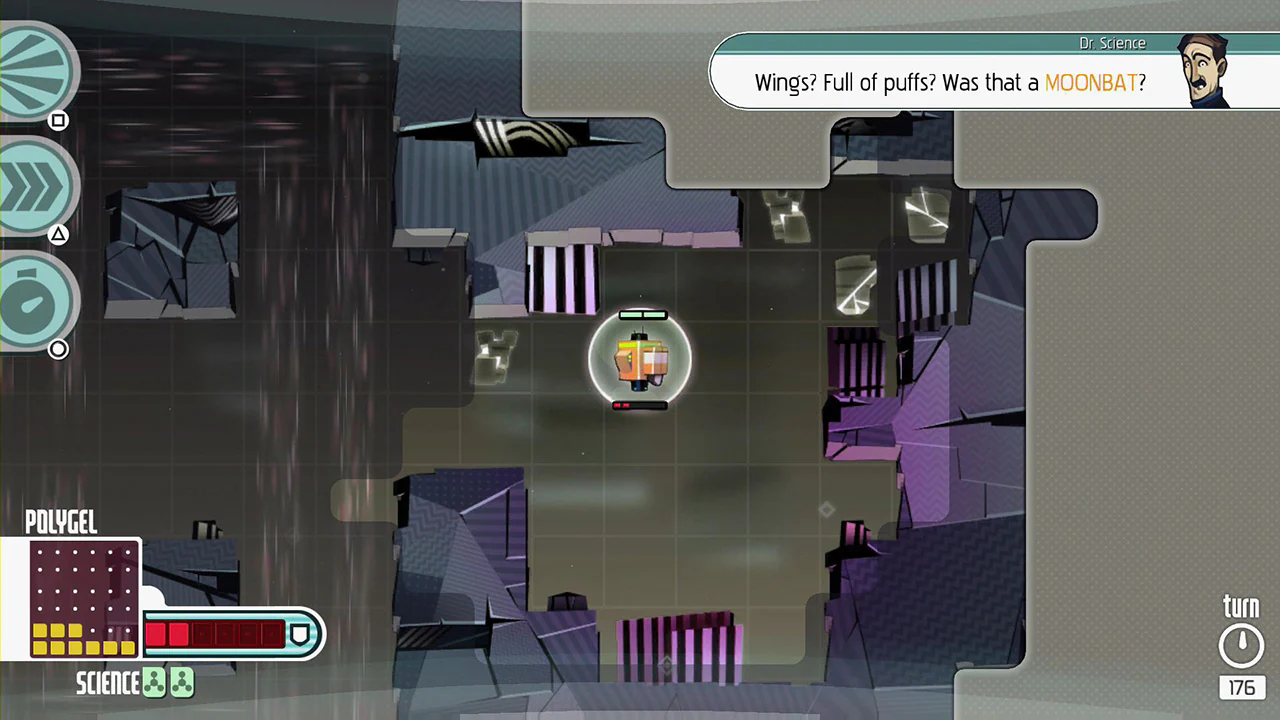1280x720 pixels.
Task: Select the radial laser ability icon
Action: [x=35, y=70]
